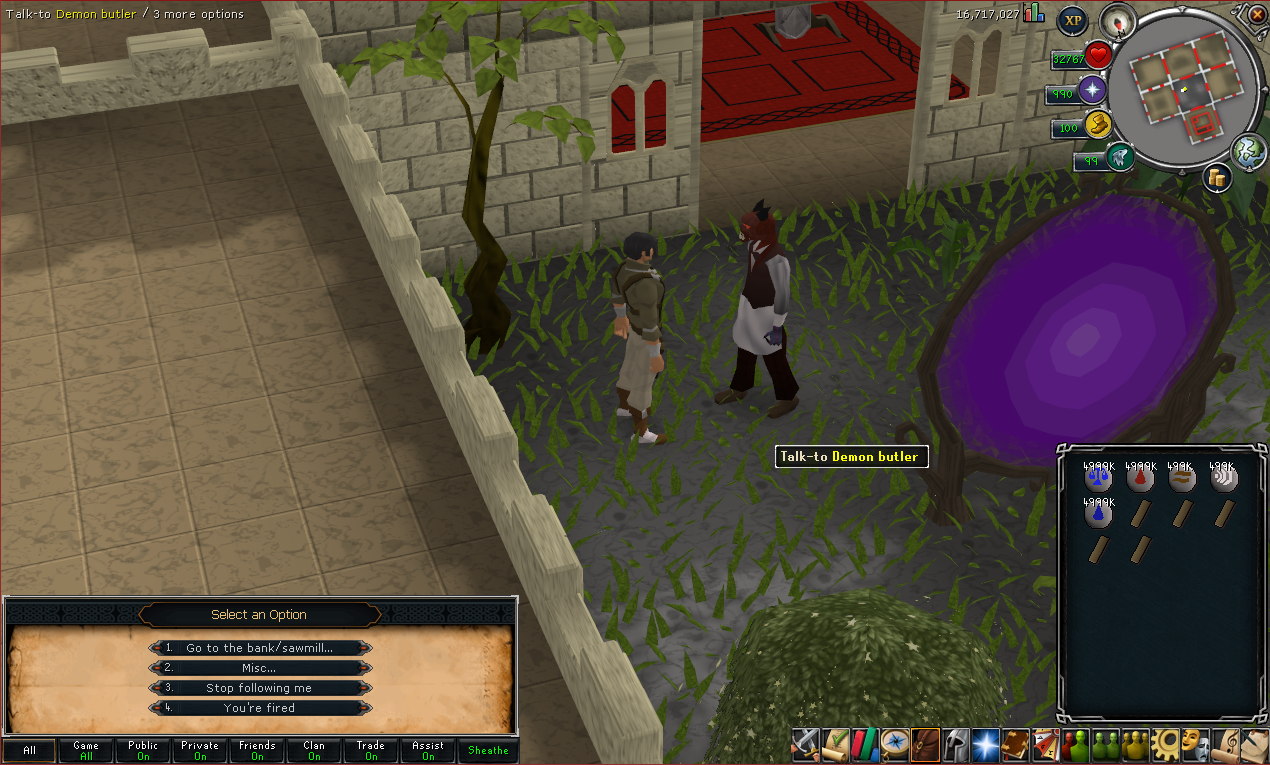Click the fire rune stack in inventory
1270x765 pixels.
click(1141, 478)
